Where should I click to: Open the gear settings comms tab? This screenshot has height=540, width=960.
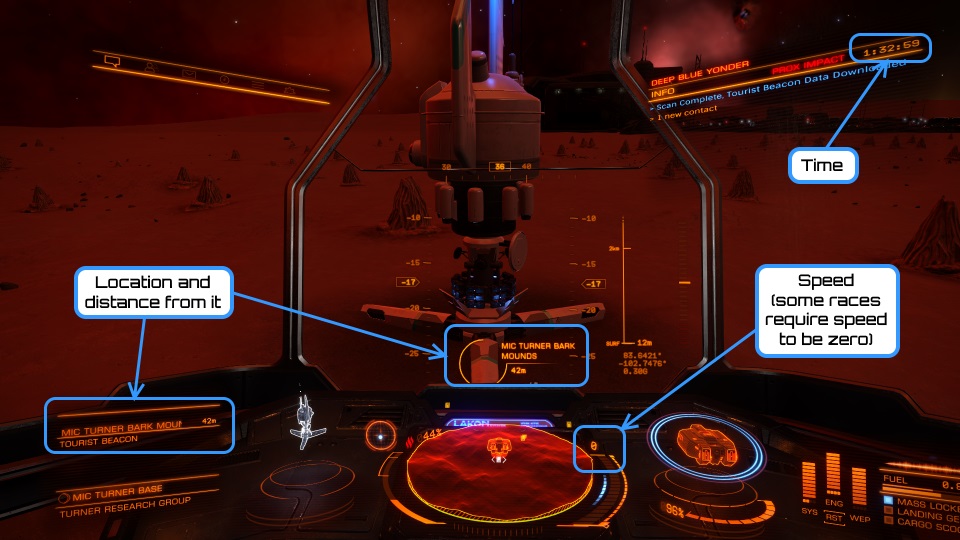pyautogui.click(x=289, y=89)
